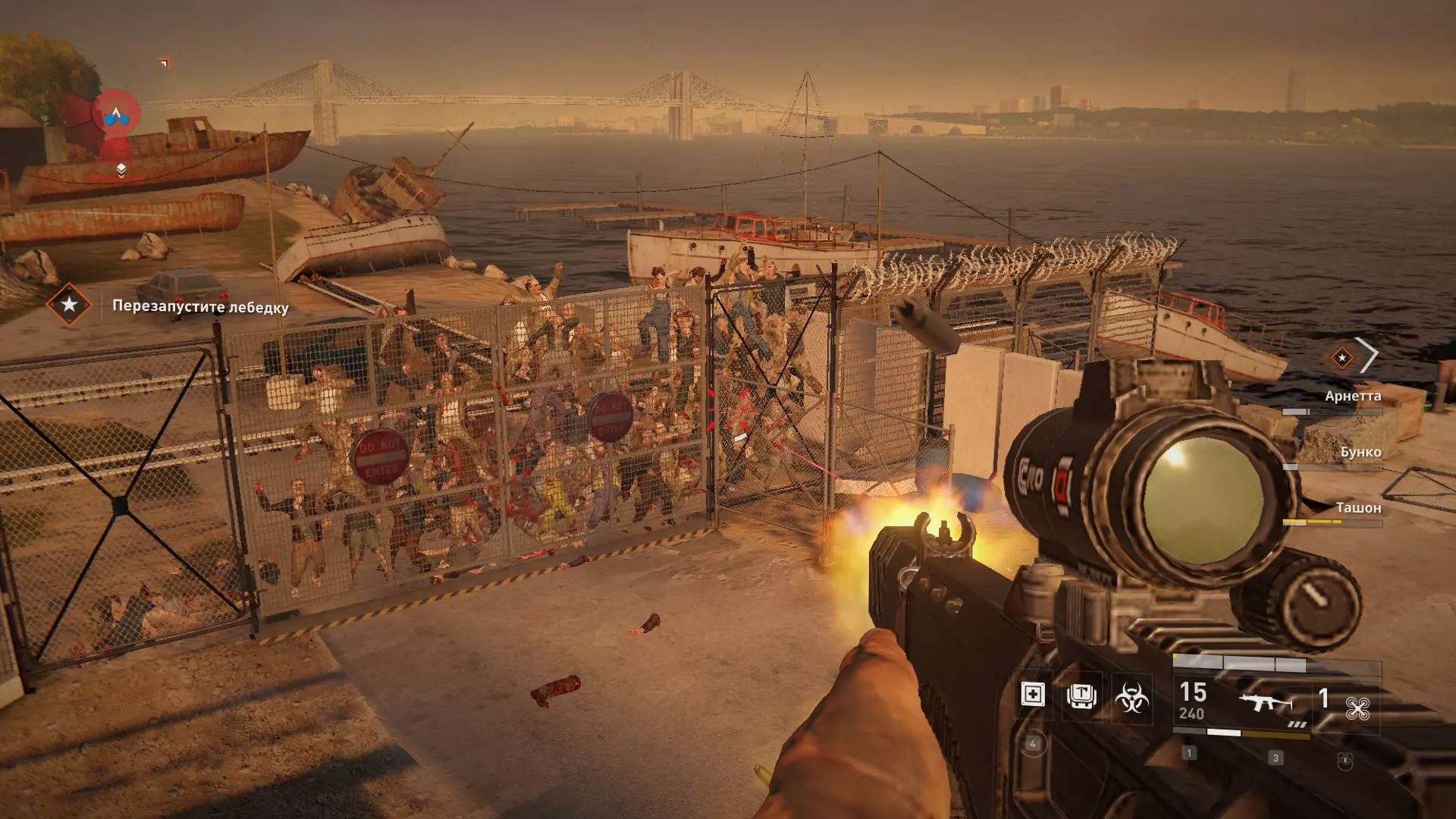
Task: Select the star objective icon beside the task text
Action: coord(69,305)
